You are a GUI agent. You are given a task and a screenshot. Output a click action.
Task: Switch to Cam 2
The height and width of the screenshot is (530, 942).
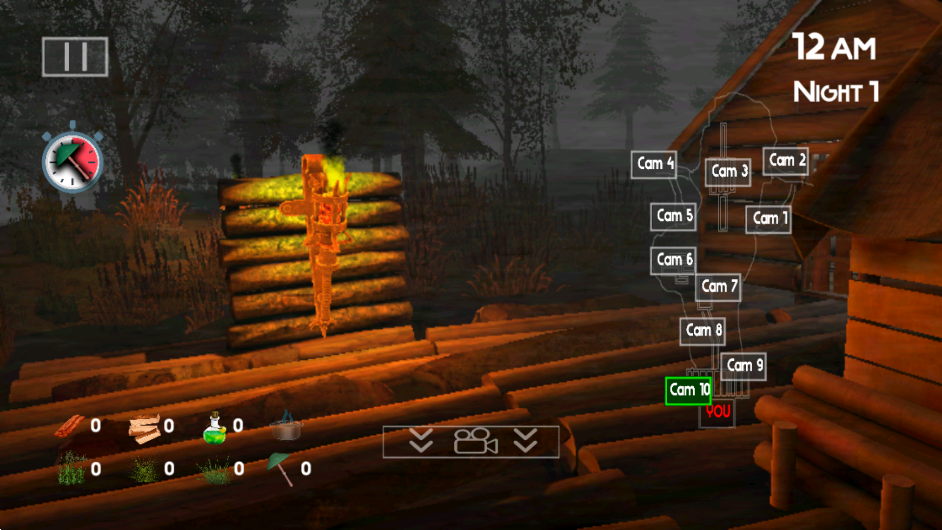(x=786, y=160)
